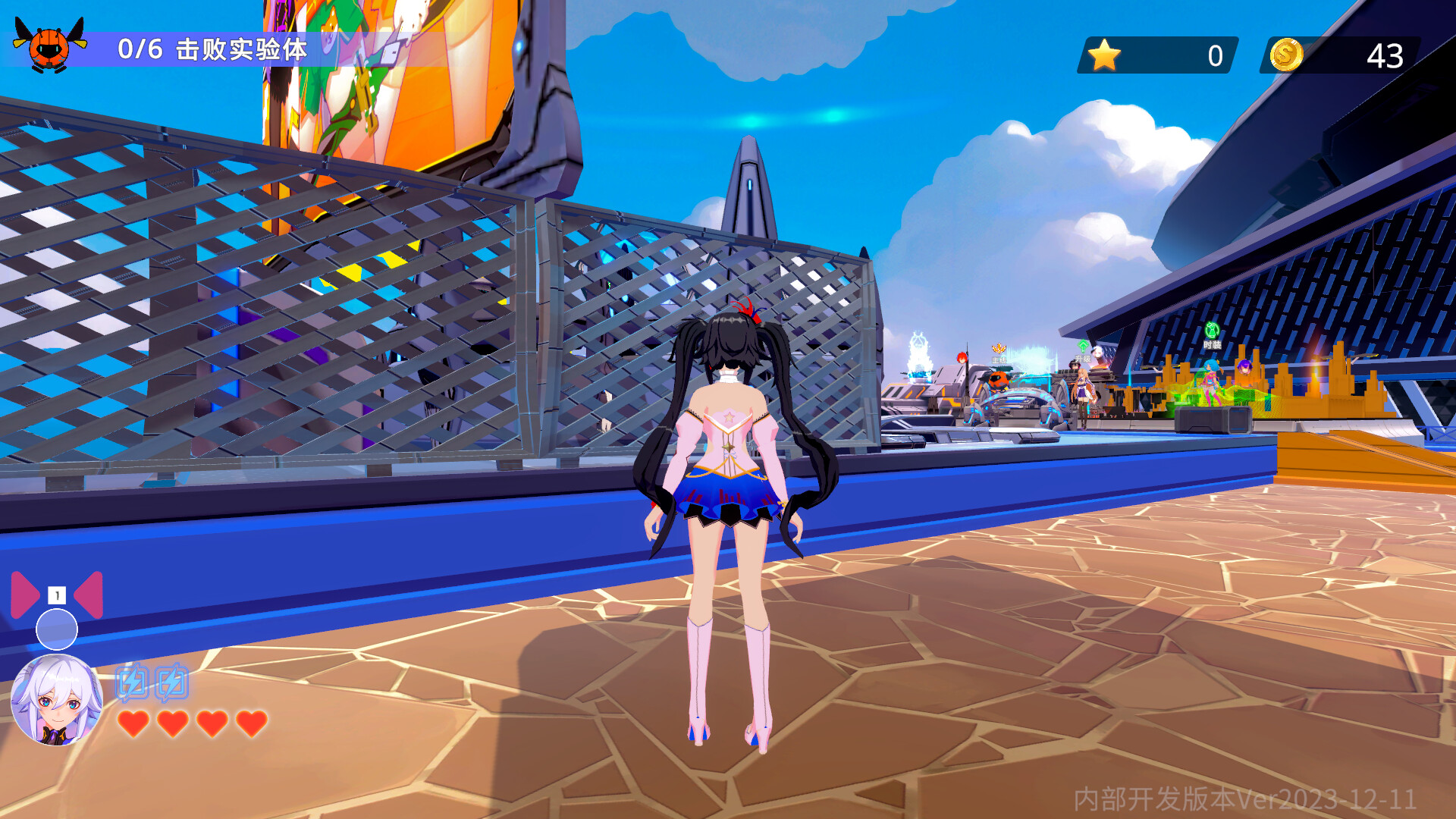Select the 升级 upgrade green arrow icon
This screenshot has width=1456, height=819.
pyautogui.click(x=1083, y=346)
